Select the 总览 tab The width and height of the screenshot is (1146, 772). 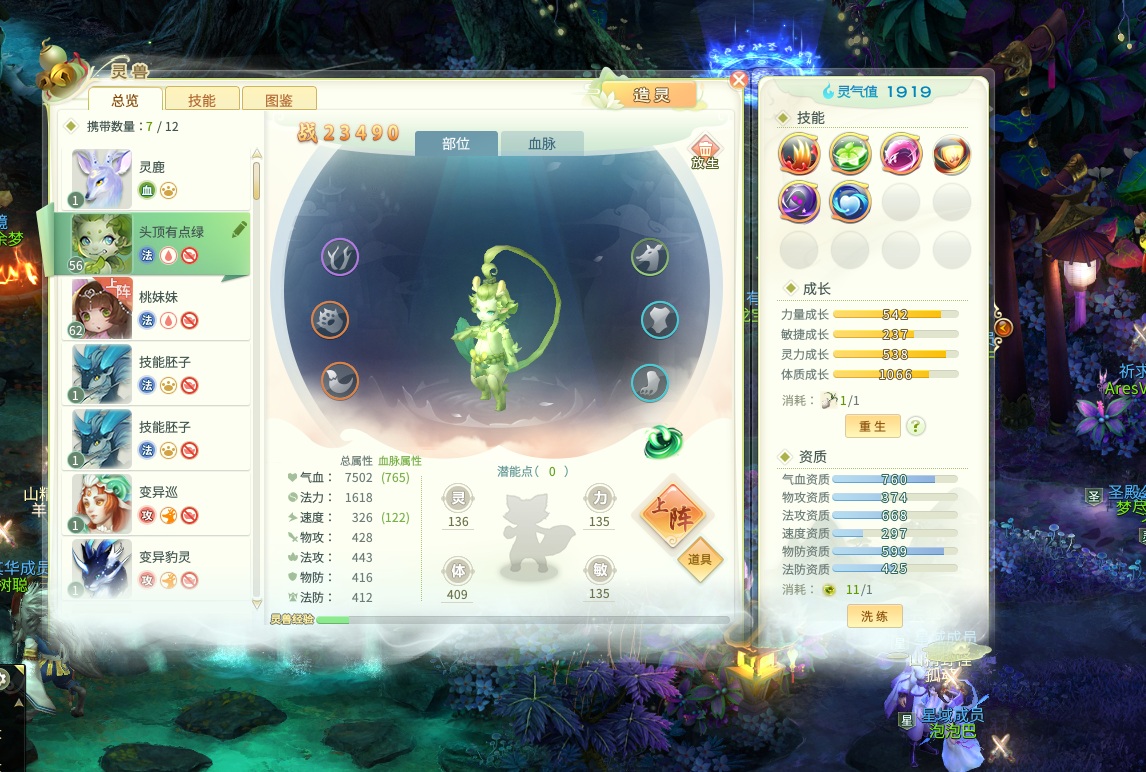[x=125, y=100]
